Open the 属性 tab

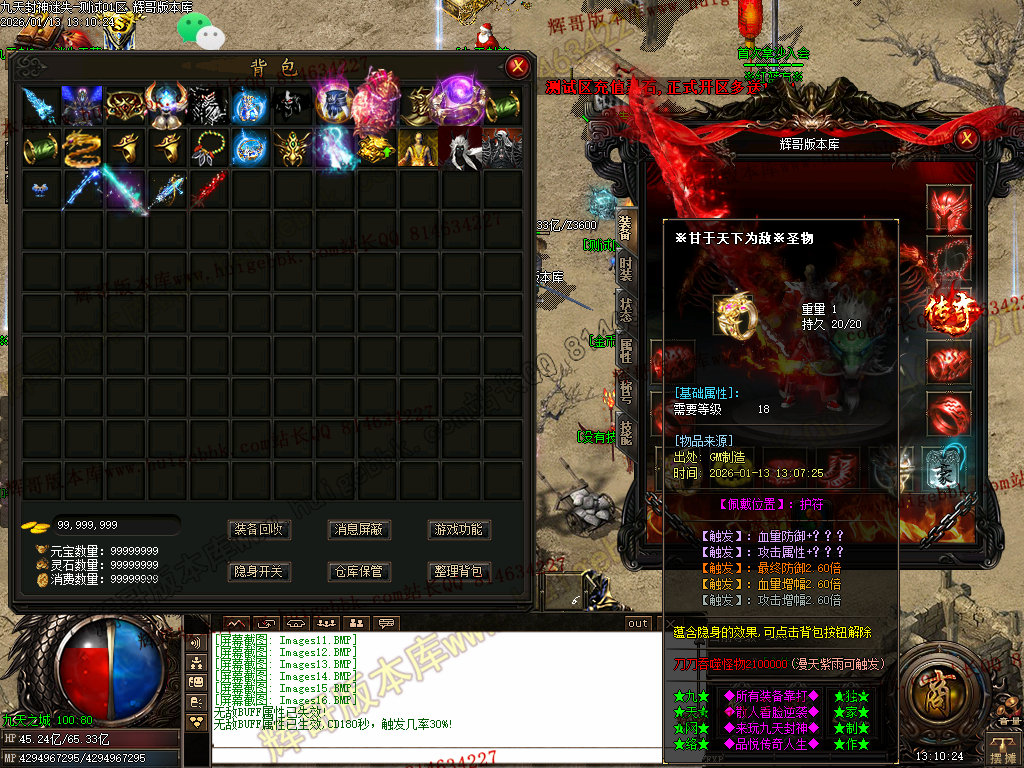point(625,350)
